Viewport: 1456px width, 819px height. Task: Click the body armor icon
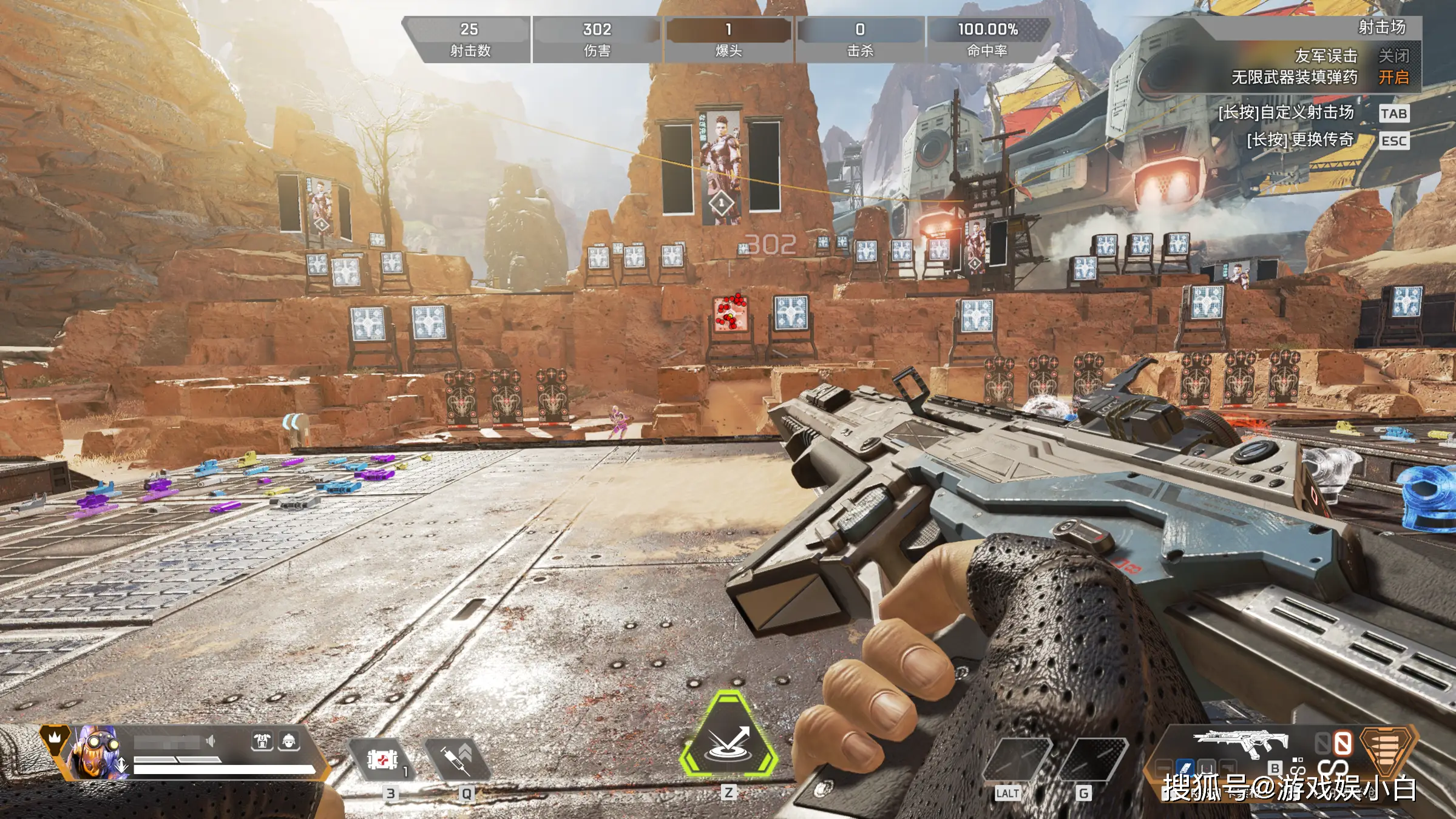(262, 741)
